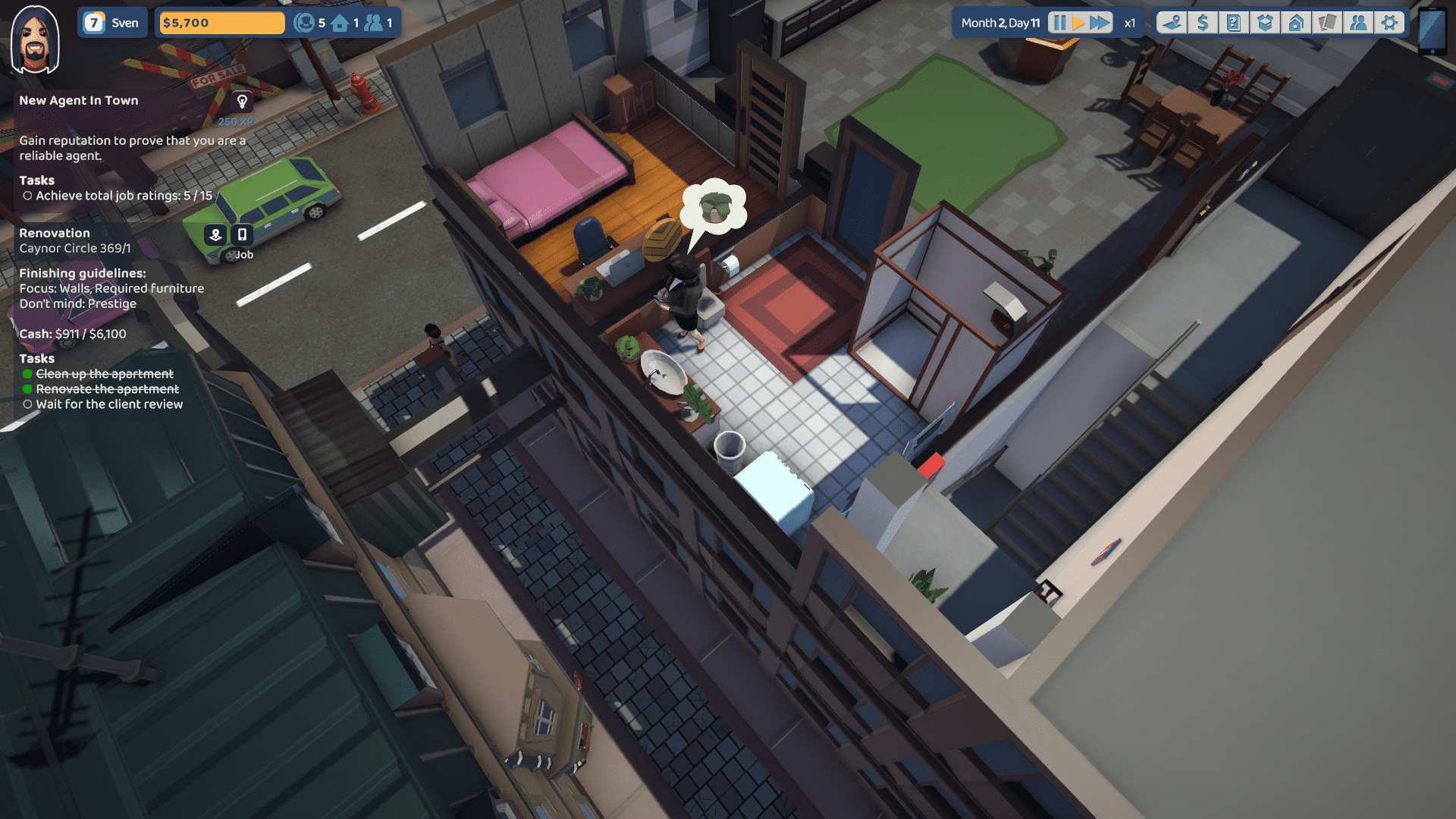Select the New Agent In Town quest
The image size is (1456, 819).
click(x=79, y=100)
